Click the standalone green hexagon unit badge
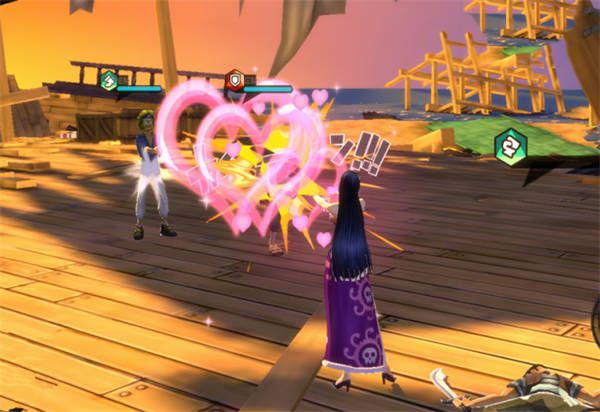The image size is (600, 412). [x=510, y=146]
